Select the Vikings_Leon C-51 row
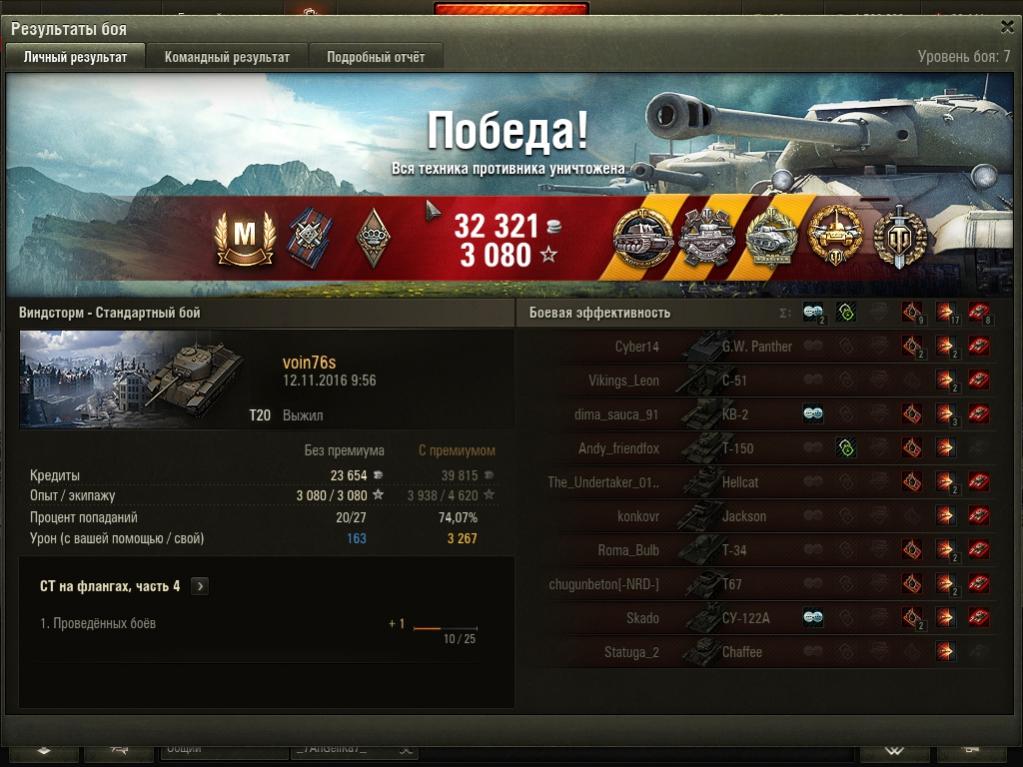The width and height of the screenshot is (1023, 767). pos(760,381)
